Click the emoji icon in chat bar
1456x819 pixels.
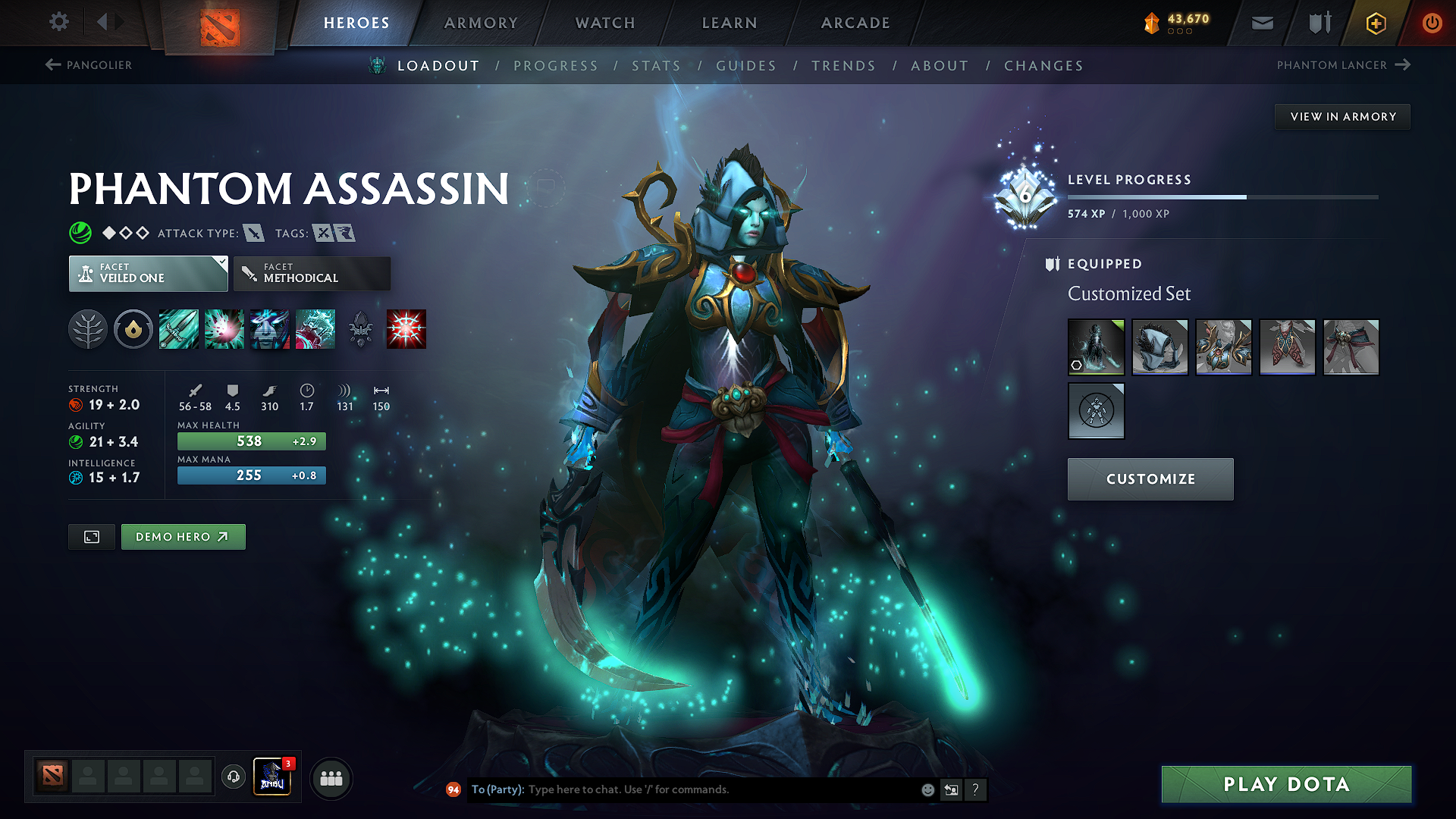coord(927,789)
